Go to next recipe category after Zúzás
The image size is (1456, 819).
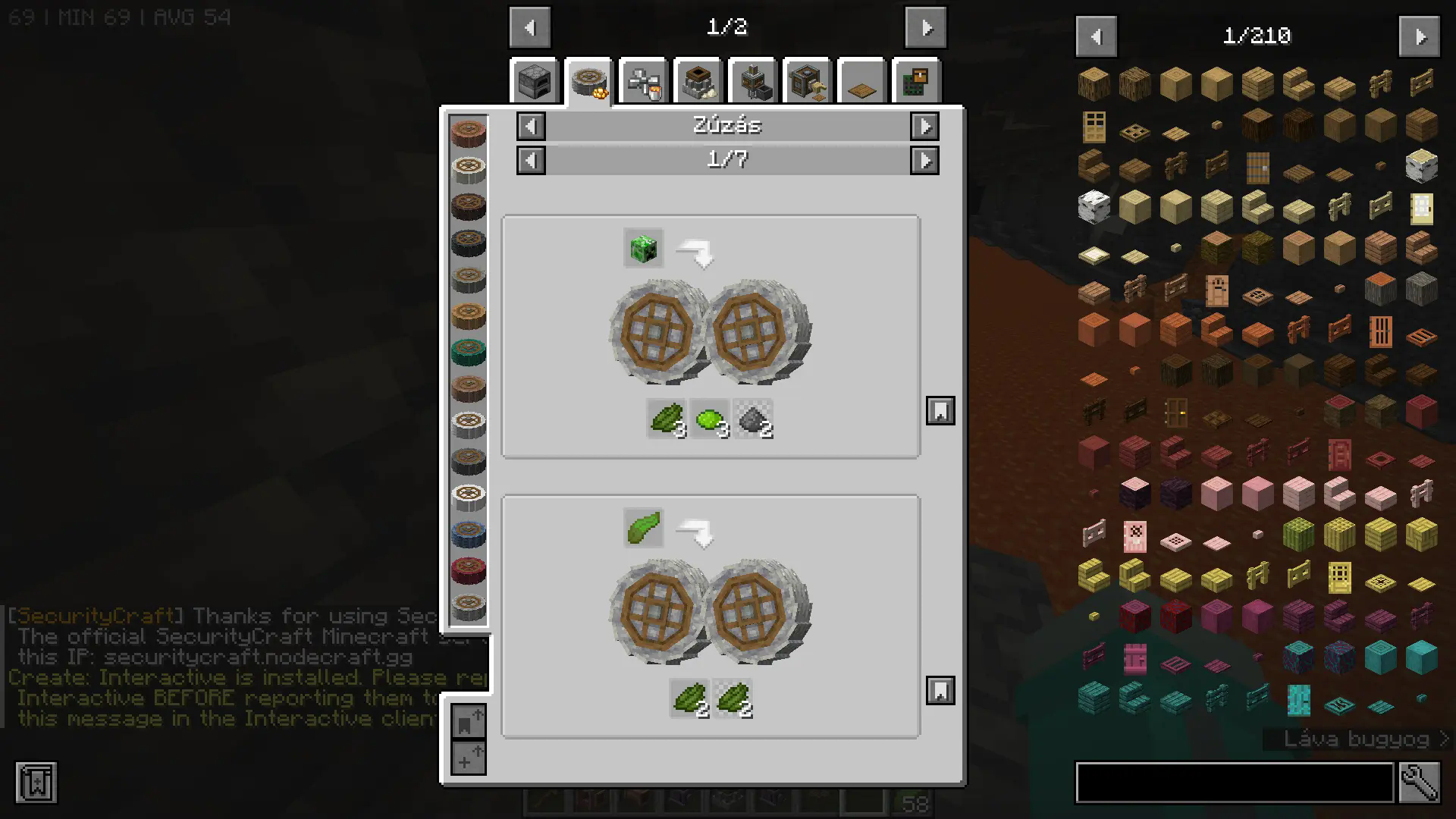click(924, 126)
